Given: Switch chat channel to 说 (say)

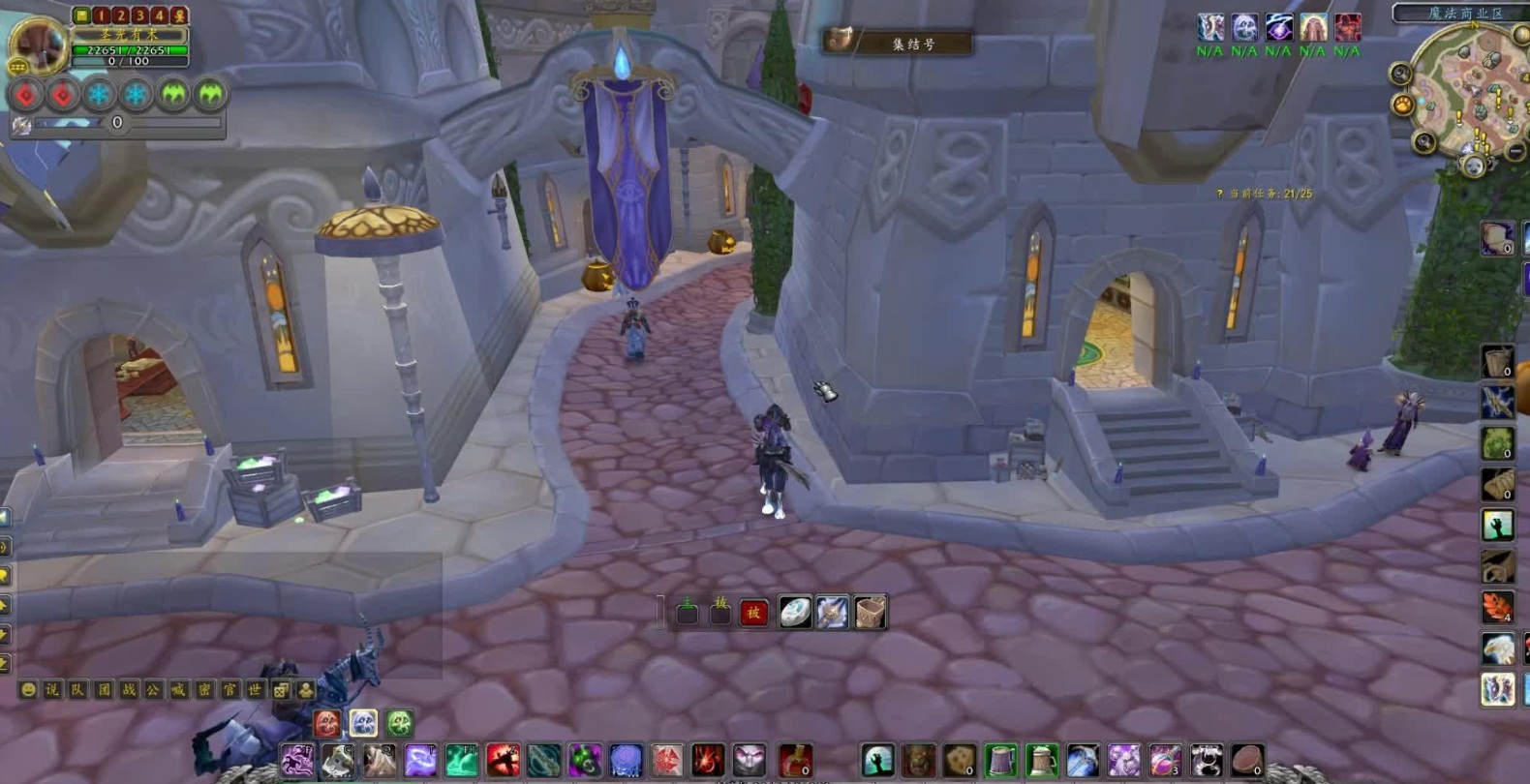Looking at the screenshot, I should point(52,690).
